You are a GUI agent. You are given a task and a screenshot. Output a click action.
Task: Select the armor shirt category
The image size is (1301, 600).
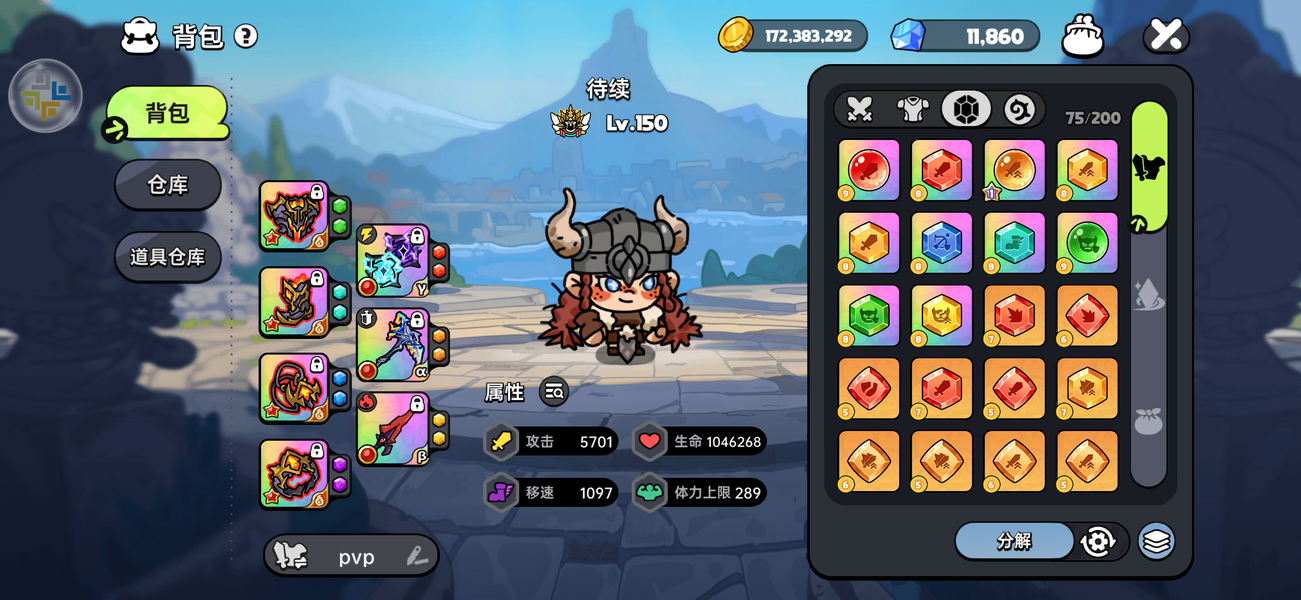912,109
